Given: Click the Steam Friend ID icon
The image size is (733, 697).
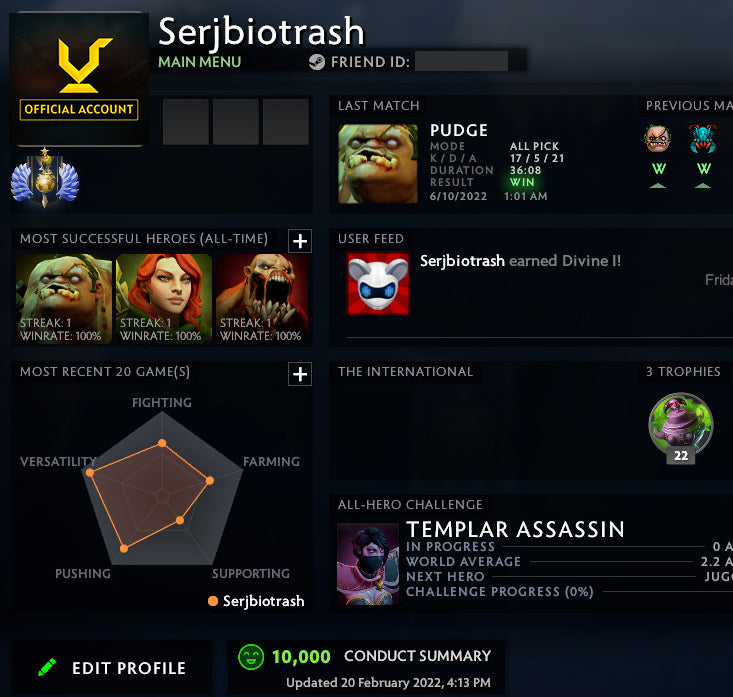Looking at the screenshot, I should (316, 61).
